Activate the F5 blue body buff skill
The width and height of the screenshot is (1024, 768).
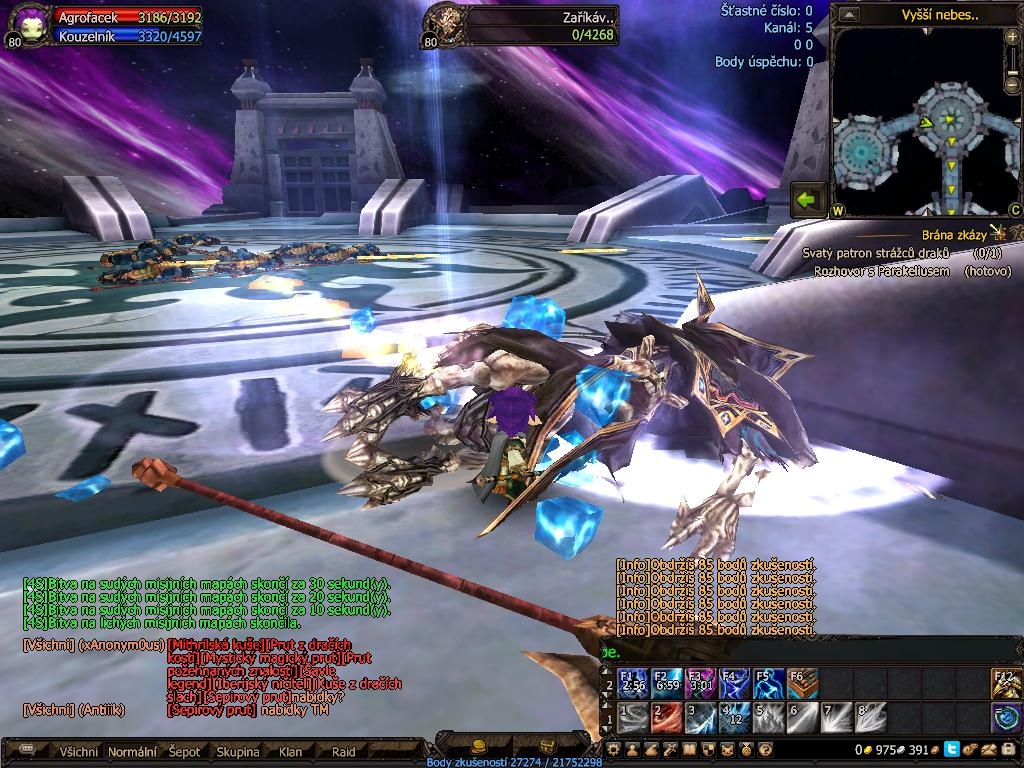click(769, 684)
